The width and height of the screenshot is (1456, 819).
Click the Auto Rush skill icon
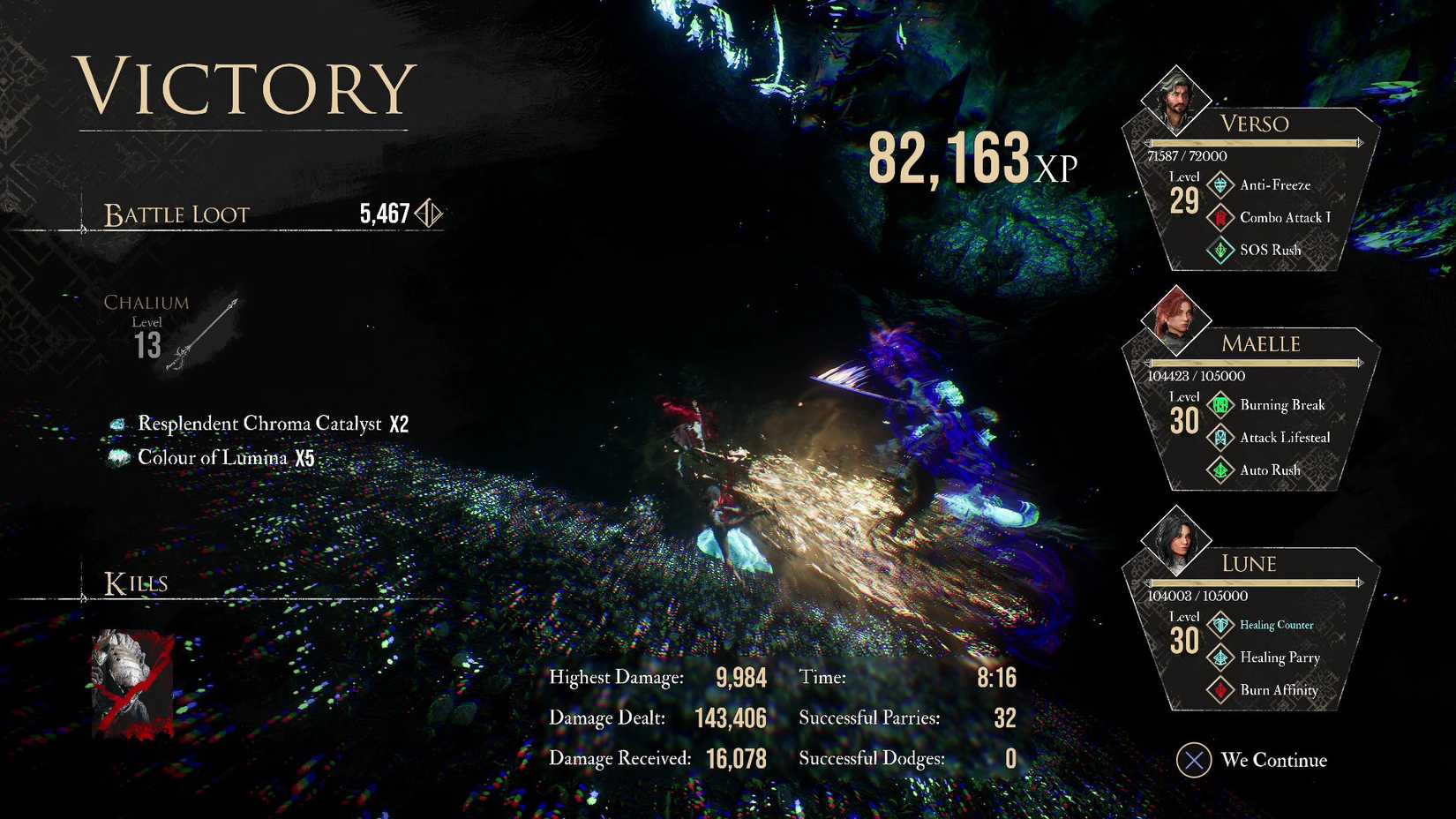[1220, 470]
